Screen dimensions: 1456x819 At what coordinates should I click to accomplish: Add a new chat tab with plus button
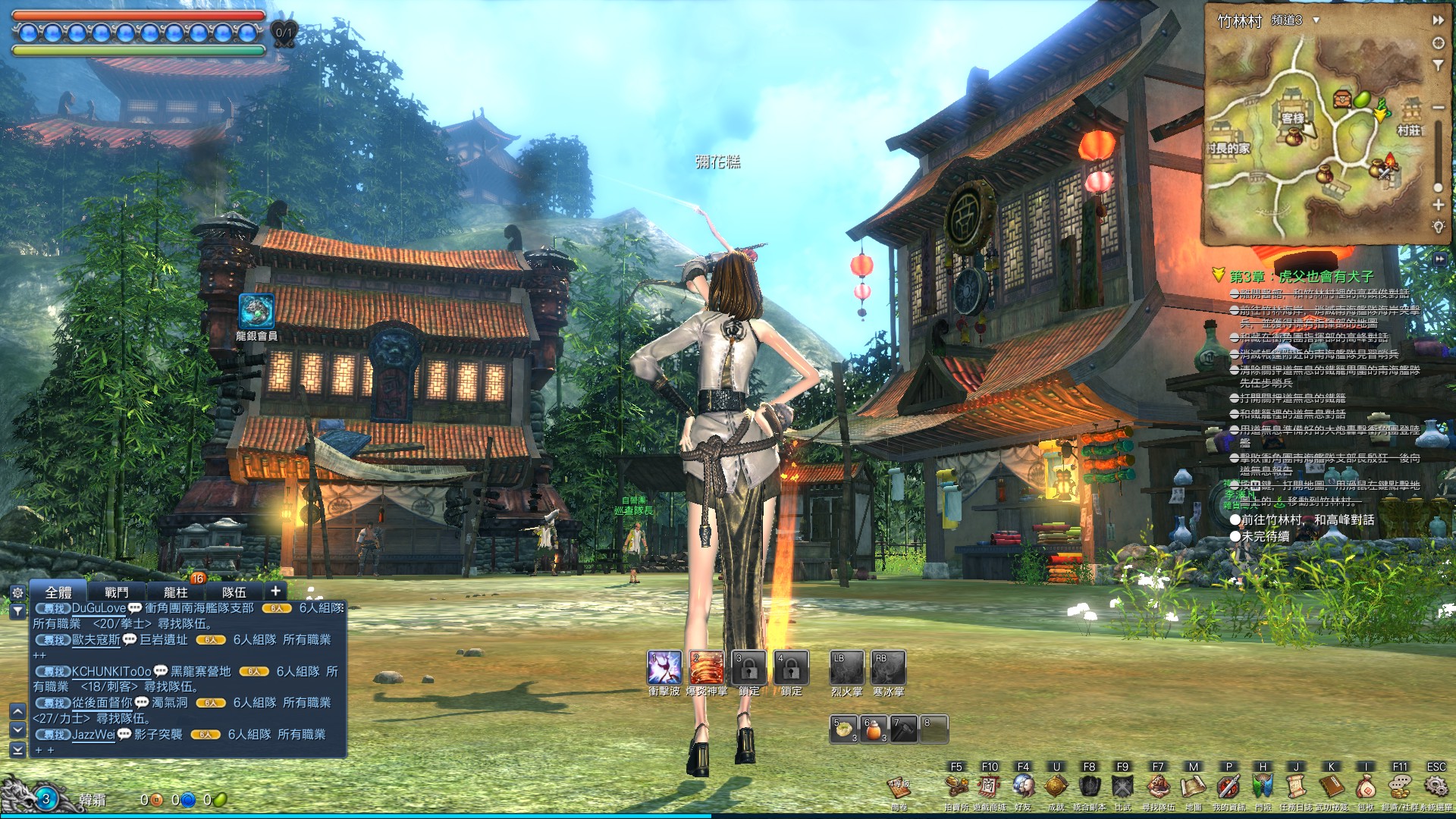(x=275, y=591)
